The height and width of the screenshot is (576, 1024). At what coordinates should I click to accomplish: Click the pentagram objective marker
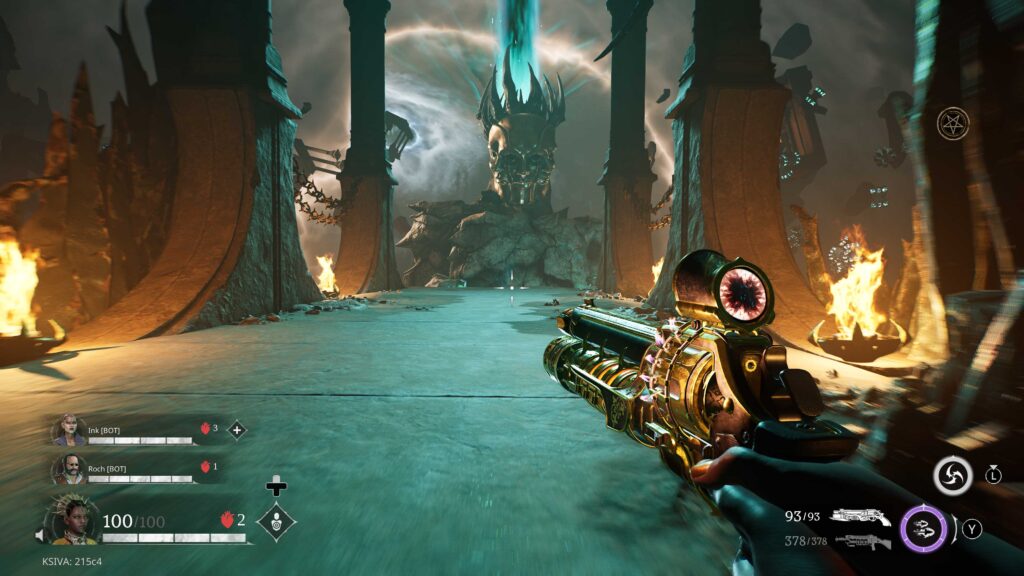952,124
